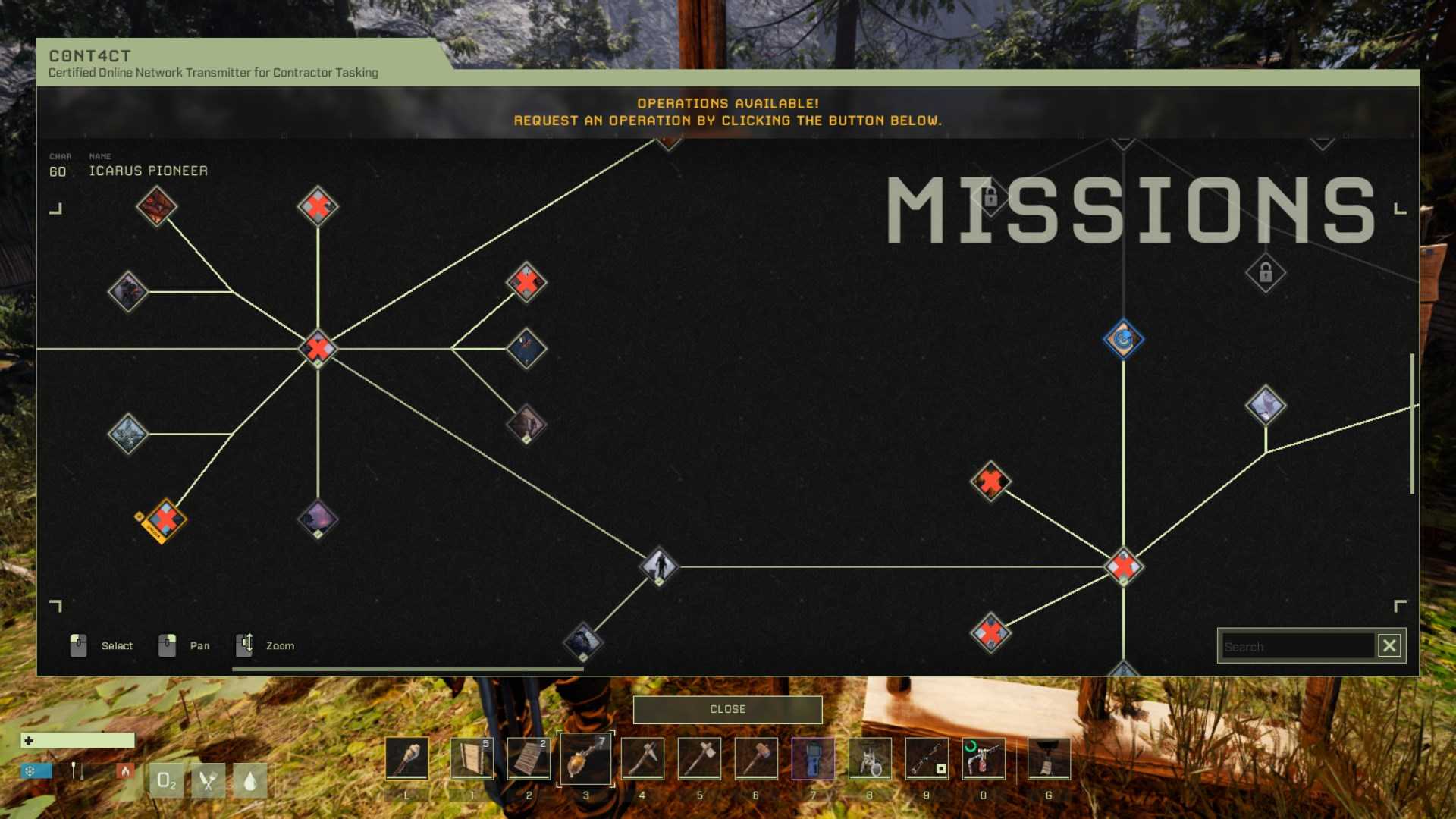Image resolution: width=1456 pixels, height=819 pixels.
Task: Select the red lava mission node
Action: click(x=157, y=206)
